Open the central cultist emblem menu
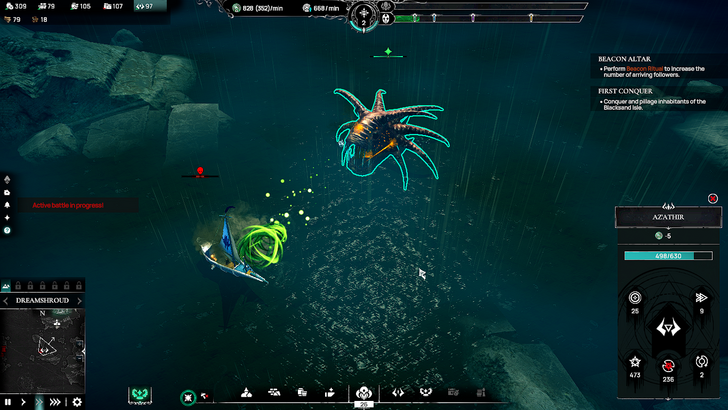Viewport: 728px width, 410px height. coord(364,393)
